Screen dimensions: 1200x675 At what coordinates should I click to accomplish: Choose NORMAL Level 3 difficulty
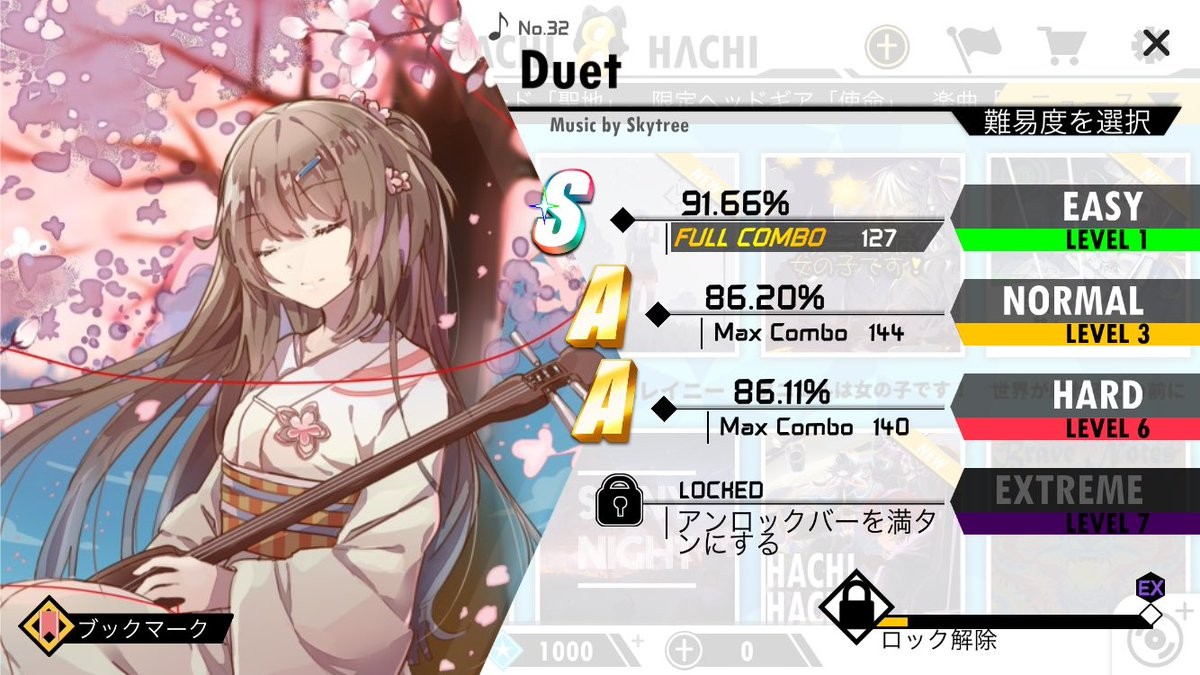point(1075,313)
